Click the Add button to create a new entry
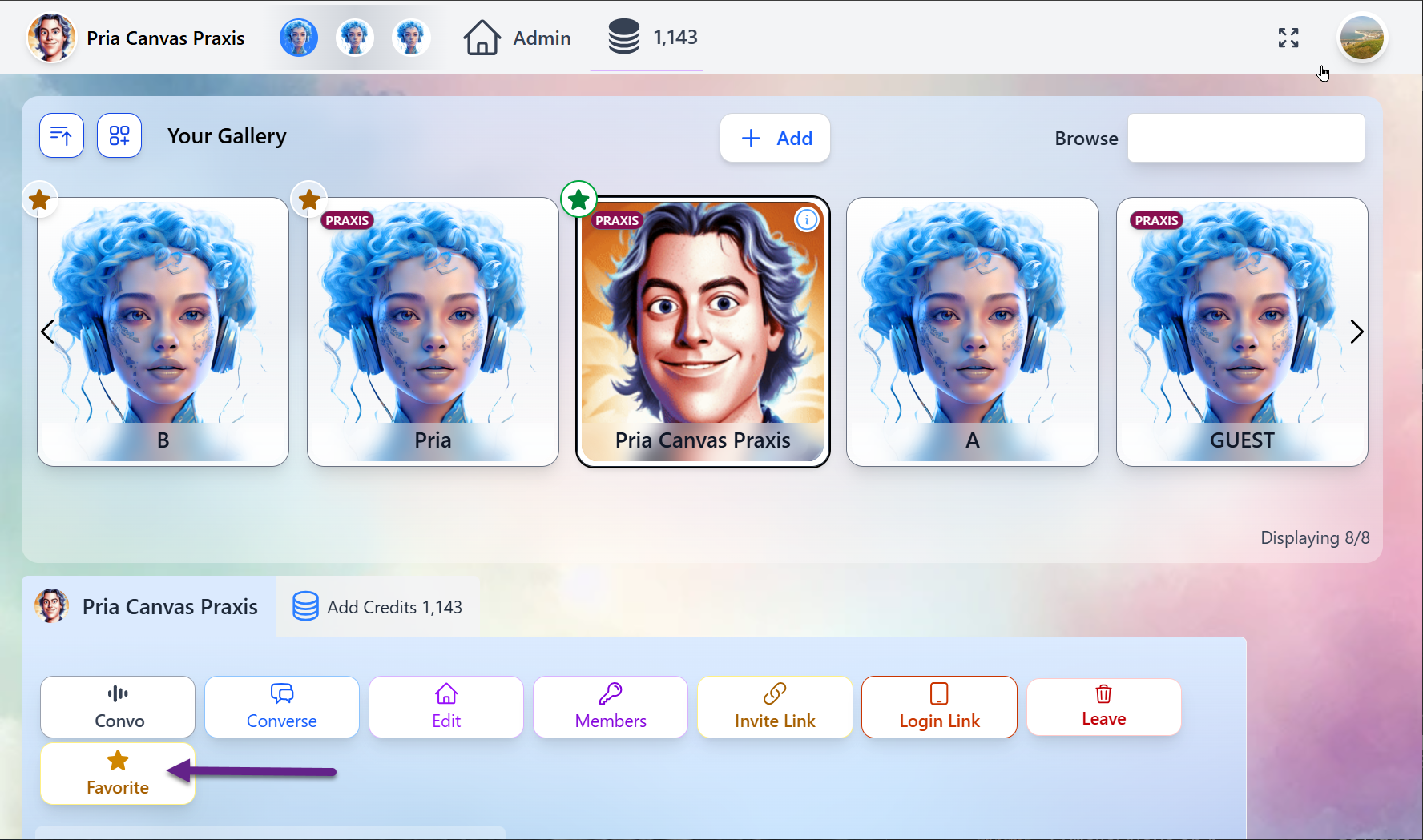This screenshot has height=840, width=1423. pyautogui.click(x=775, y=138)
